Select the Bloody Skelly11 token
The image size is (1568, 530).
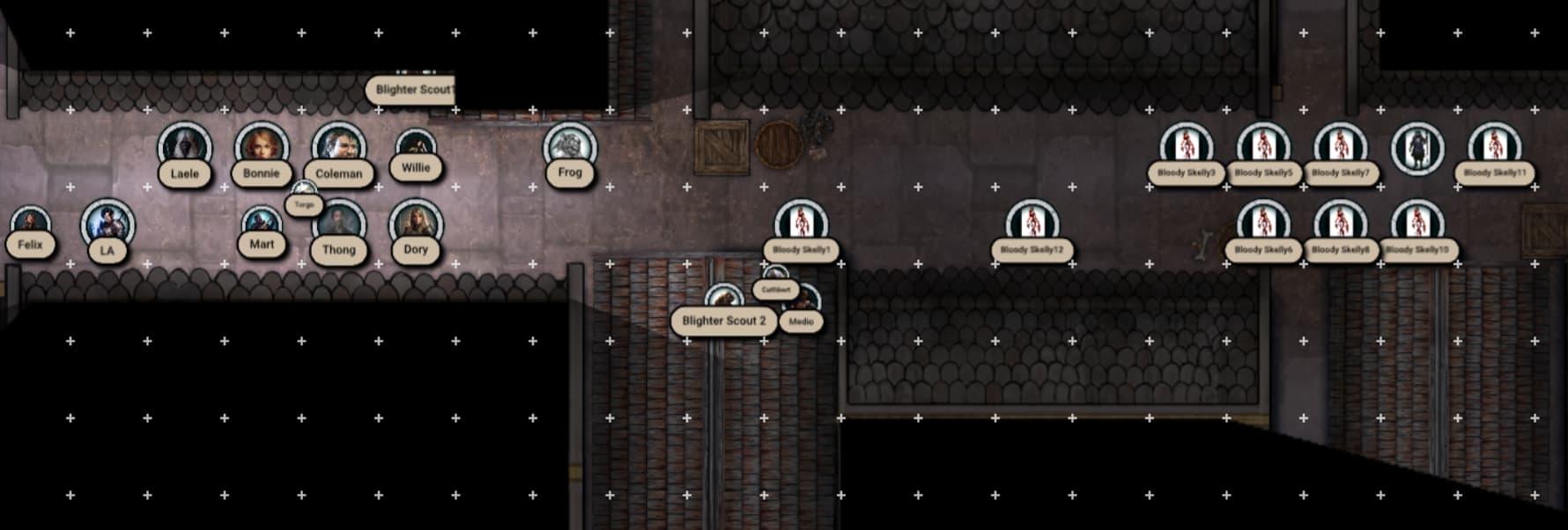click(1494, 146)
